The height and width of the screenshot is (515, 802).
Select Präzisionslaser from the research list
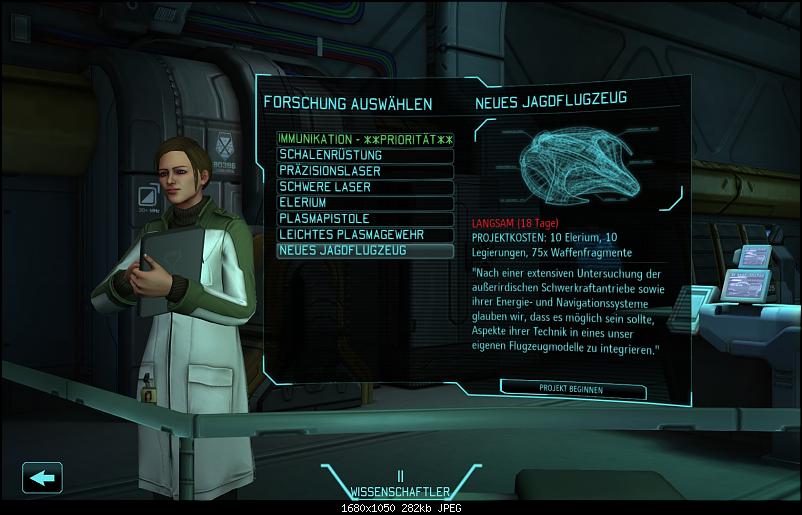pyautogui.click(x=365, y=171)
